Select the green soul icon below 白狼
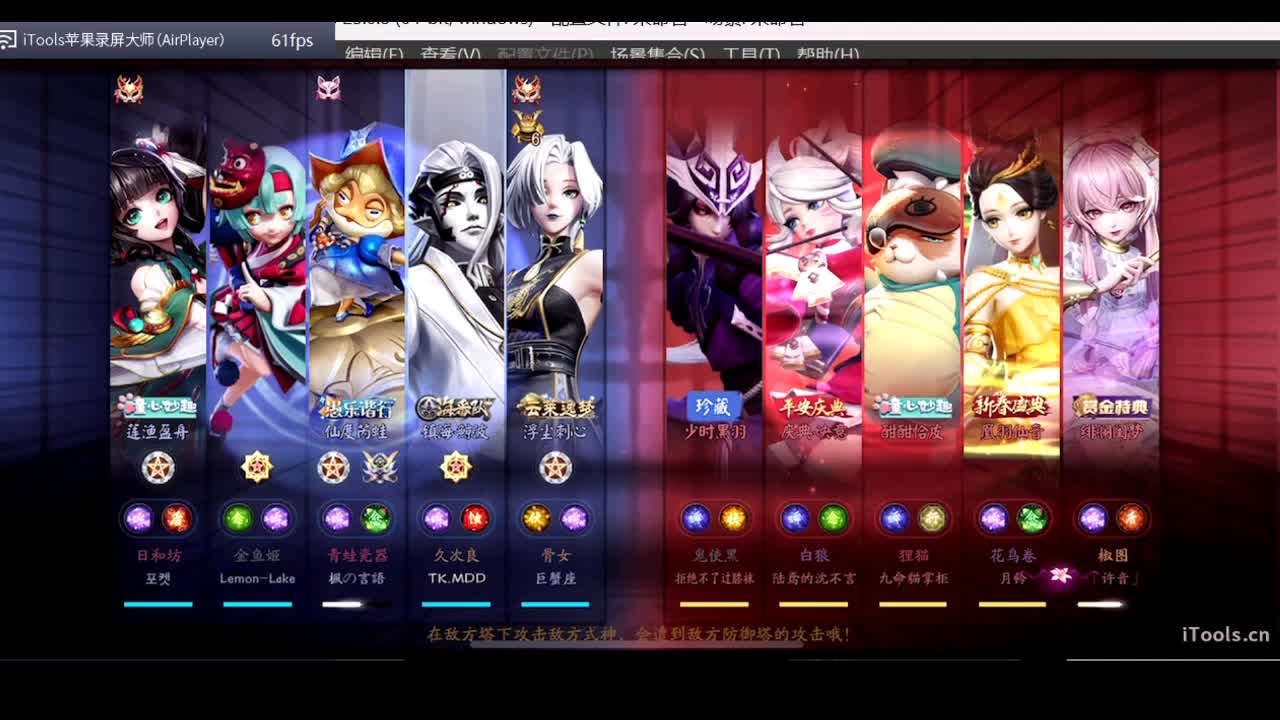1280x720 pixels. coord(833,518)
